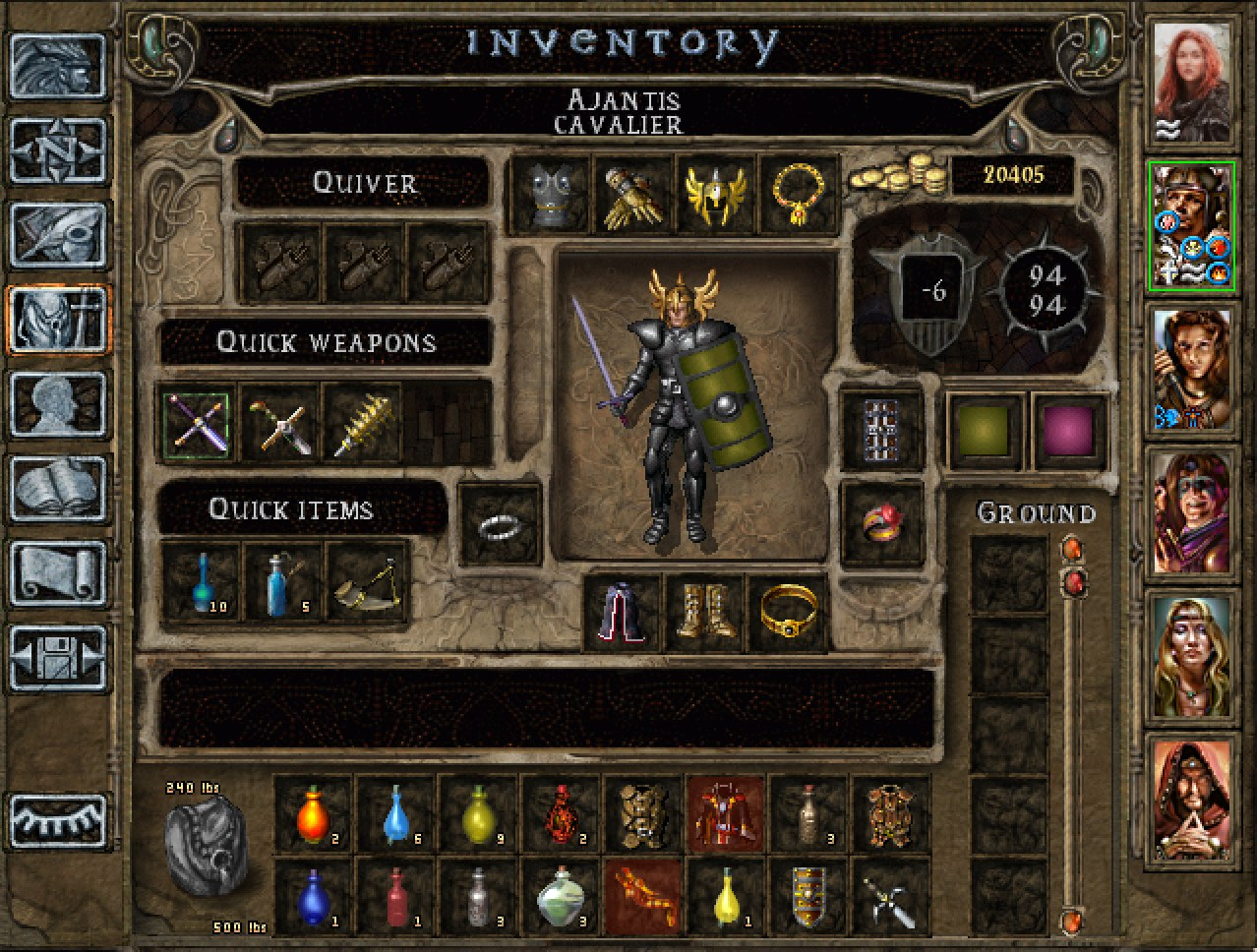The width and height of the screenshot is (1257, 952).
Task: Select the striped shield in backpack
Action: [808, 896]
